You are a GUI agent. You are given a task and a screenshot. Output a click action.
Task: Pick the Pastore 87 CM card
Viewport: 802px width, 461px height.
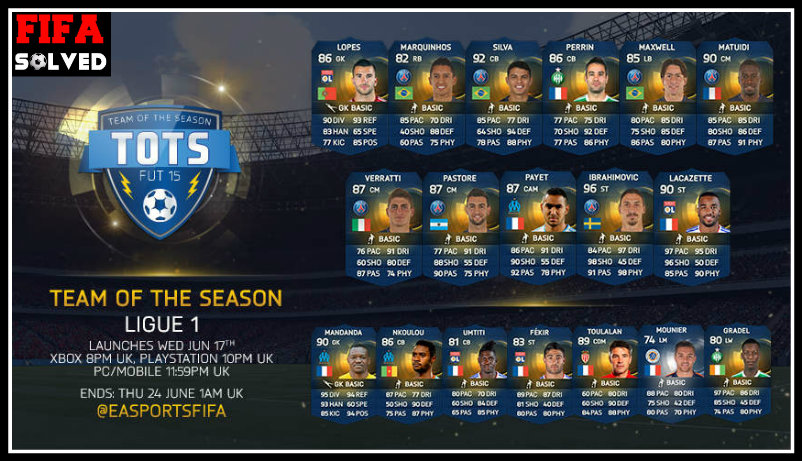click(x=464, y=226)
